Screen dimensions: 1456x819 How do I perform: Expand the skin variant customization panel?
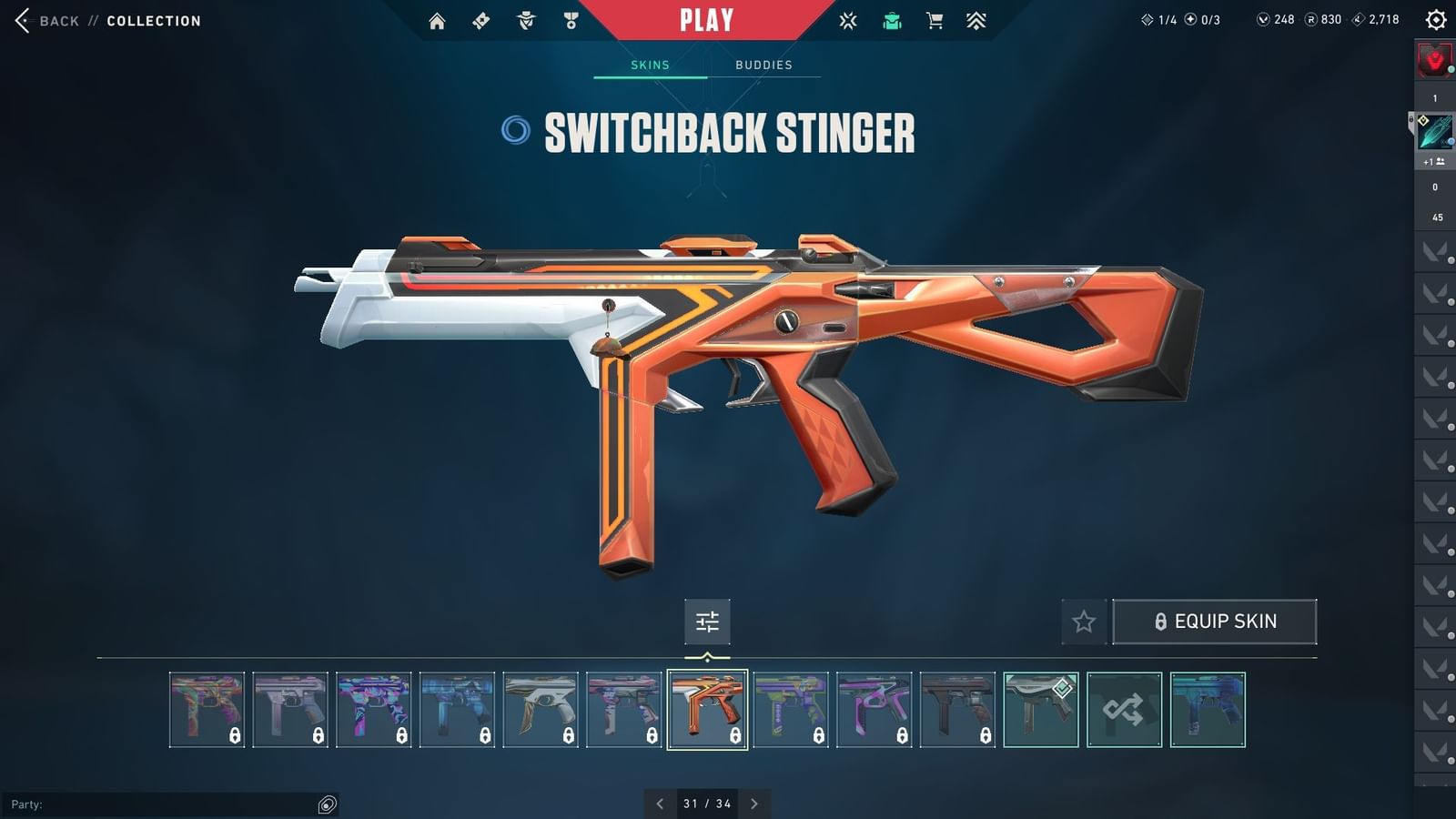point(707,622)
